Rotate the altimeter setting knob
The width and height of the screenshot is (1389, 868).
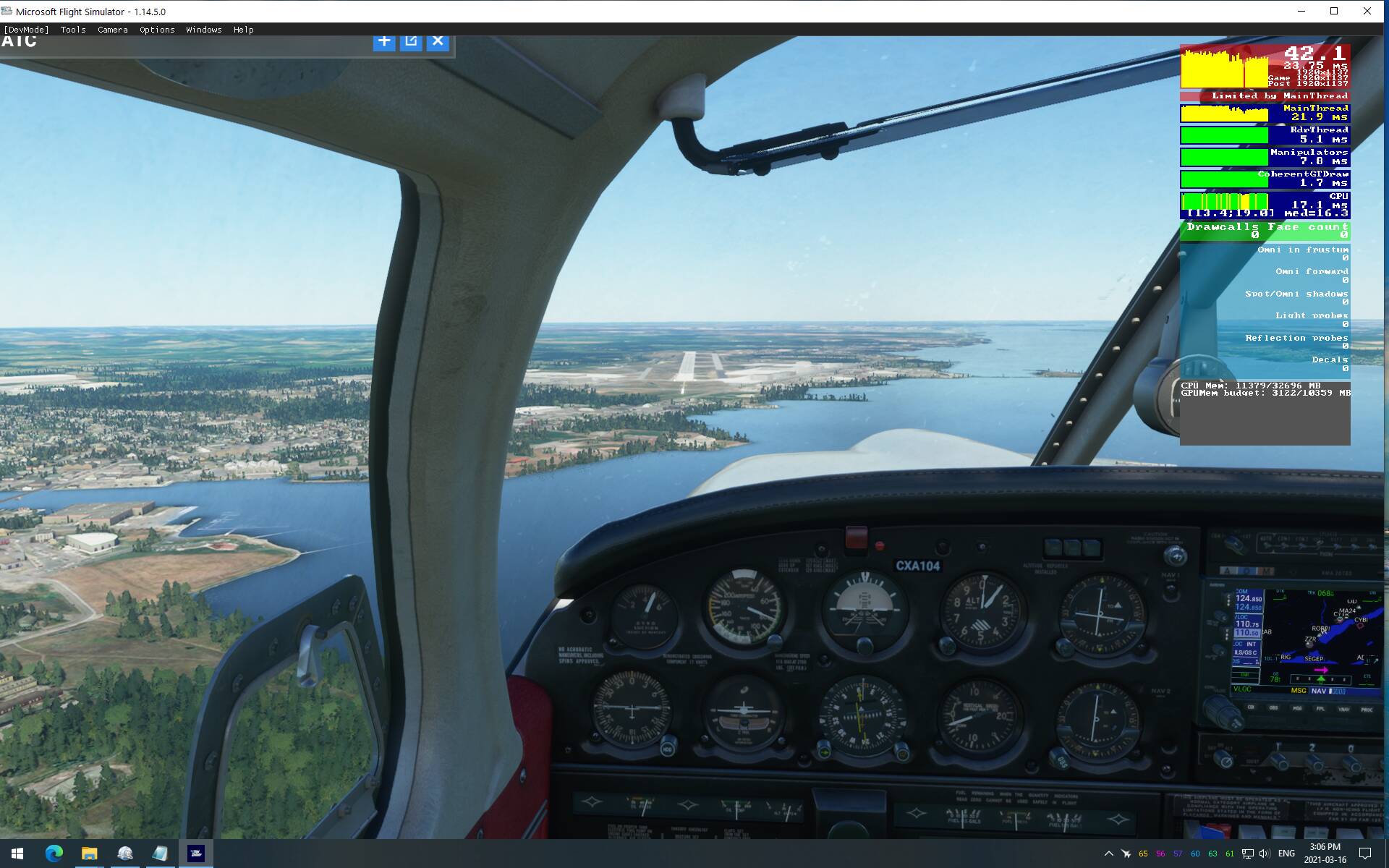tap(947, 645)
